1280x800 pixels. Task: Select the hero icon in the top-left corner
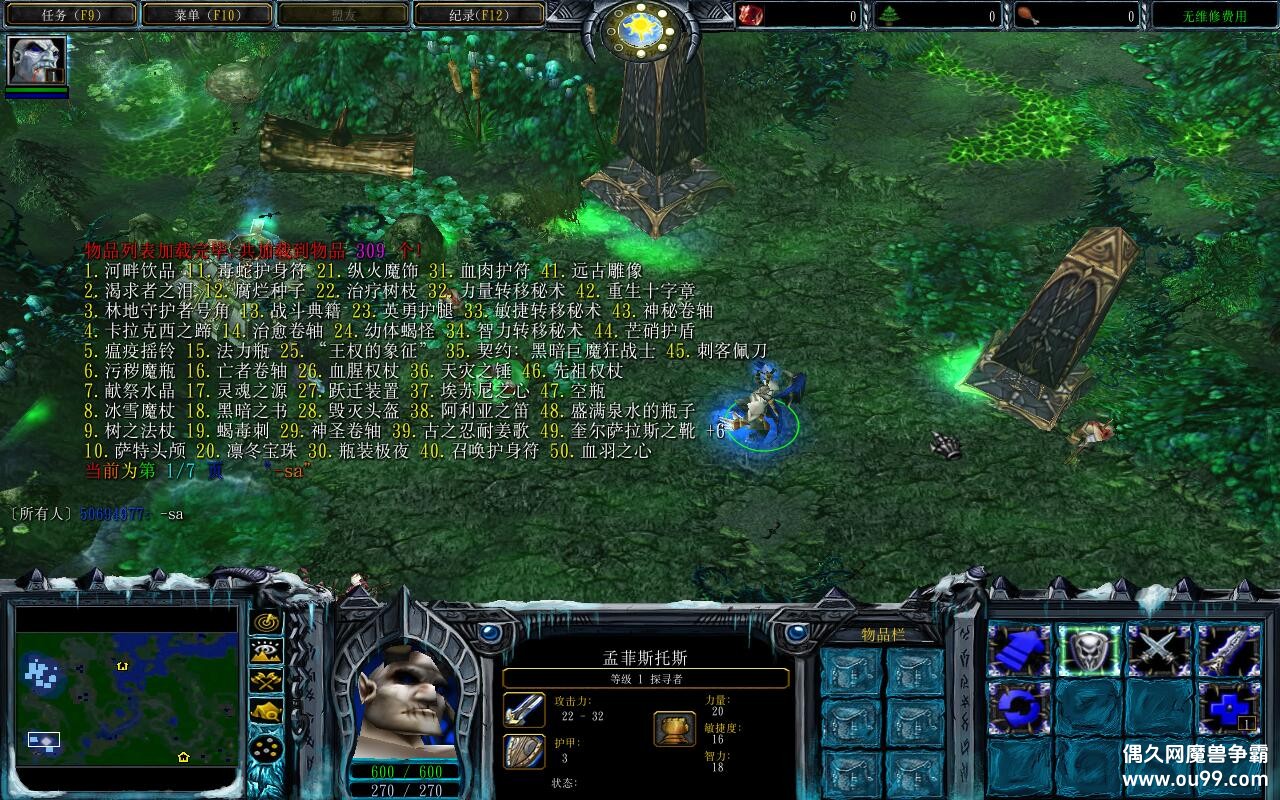pos(37,61)
